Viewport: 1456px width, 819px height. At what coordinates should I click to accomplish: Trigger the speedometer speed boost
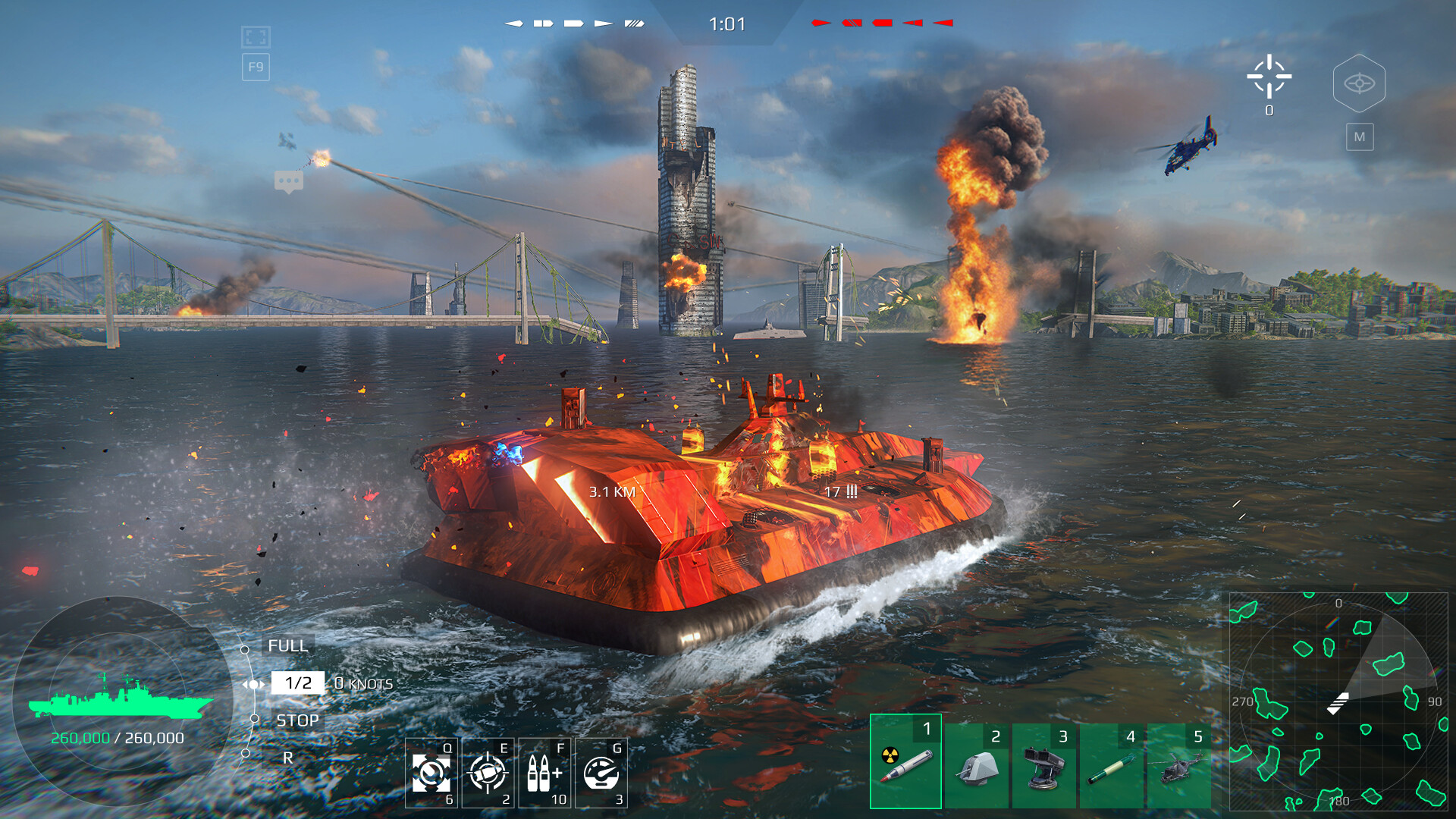(601, 773)
